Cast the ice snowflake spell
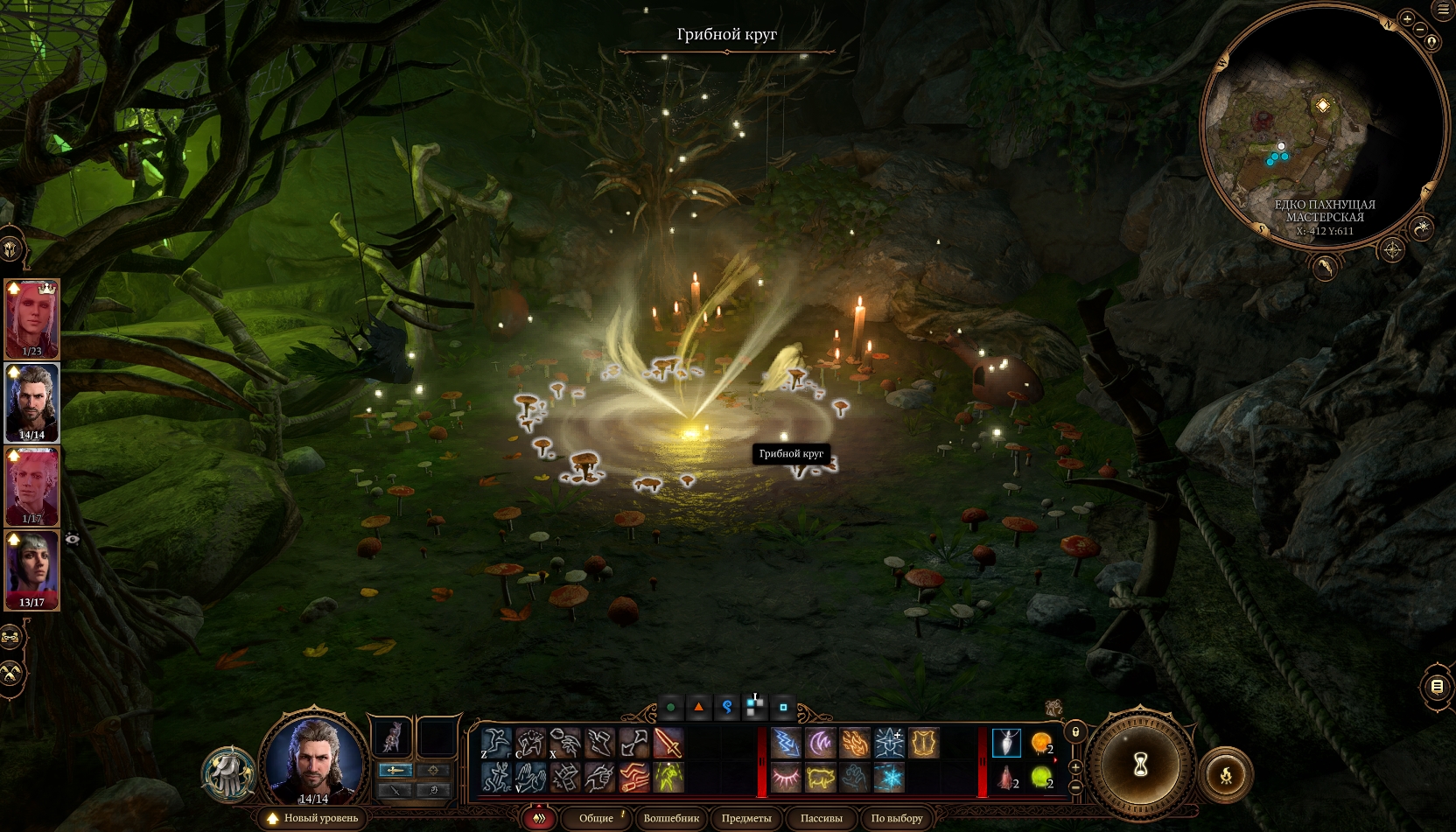This screenshot has width=1456, height=832. (x=889, y=777)
